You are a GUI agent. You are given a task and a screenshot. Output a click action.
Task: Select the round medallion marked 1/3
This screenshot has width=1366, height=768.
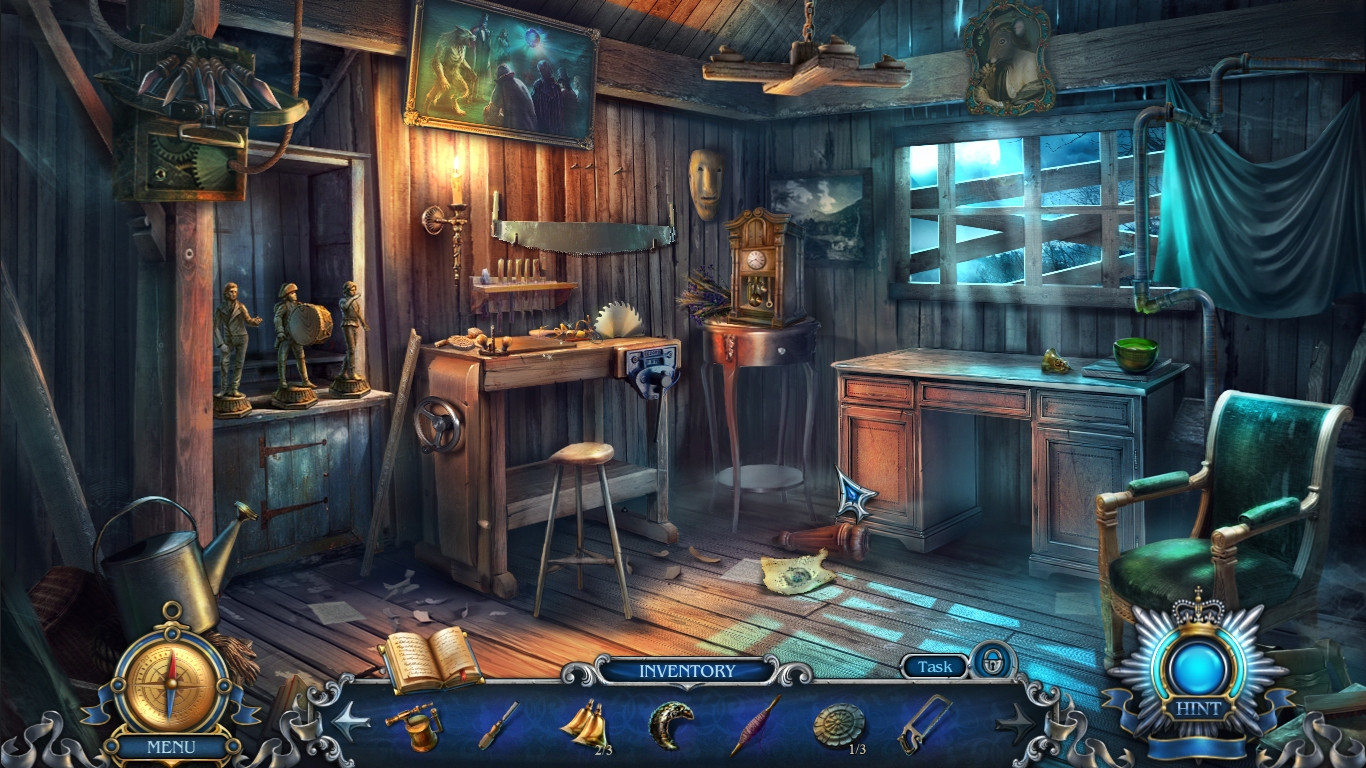pos(840,725)
